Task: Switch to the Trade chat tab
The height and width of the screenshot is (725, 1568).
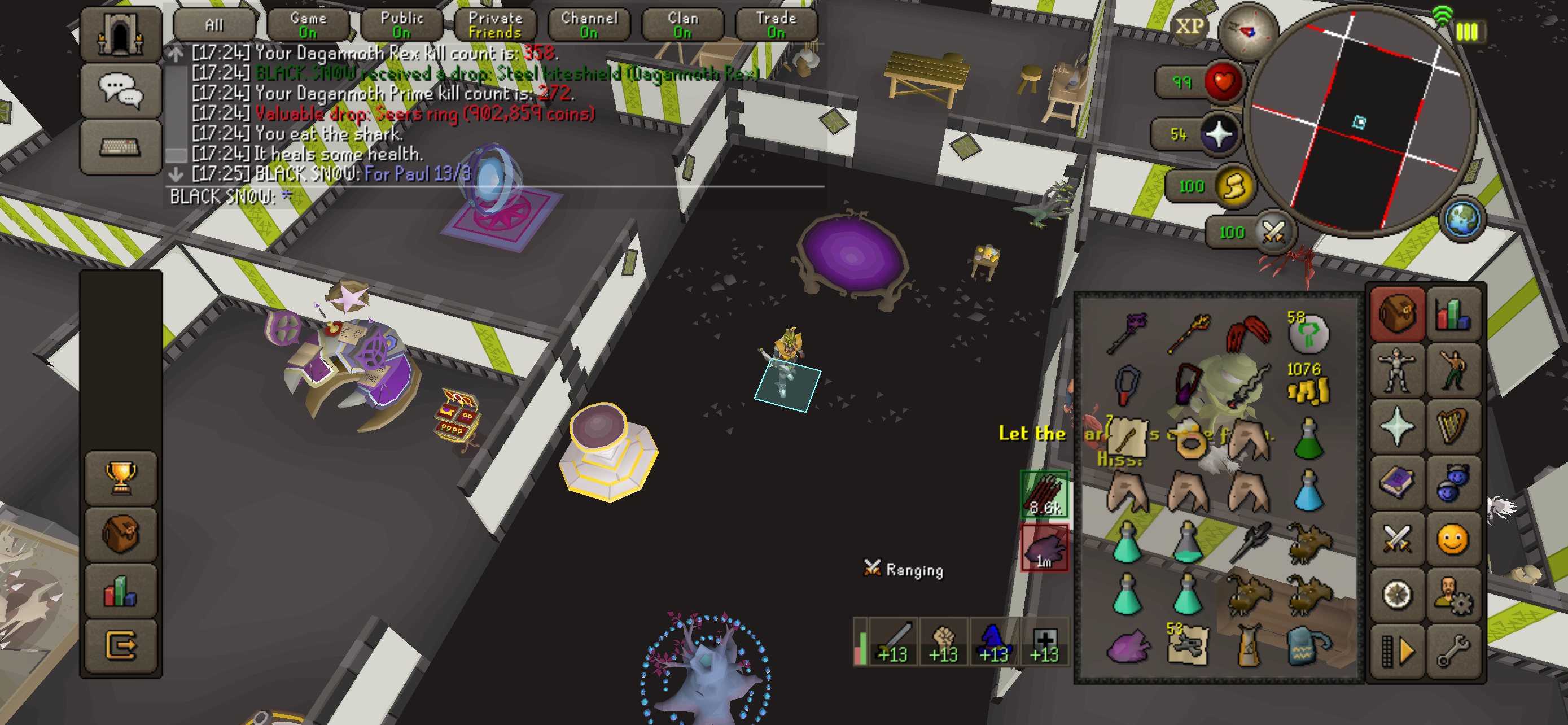Action: pos(776,25)
